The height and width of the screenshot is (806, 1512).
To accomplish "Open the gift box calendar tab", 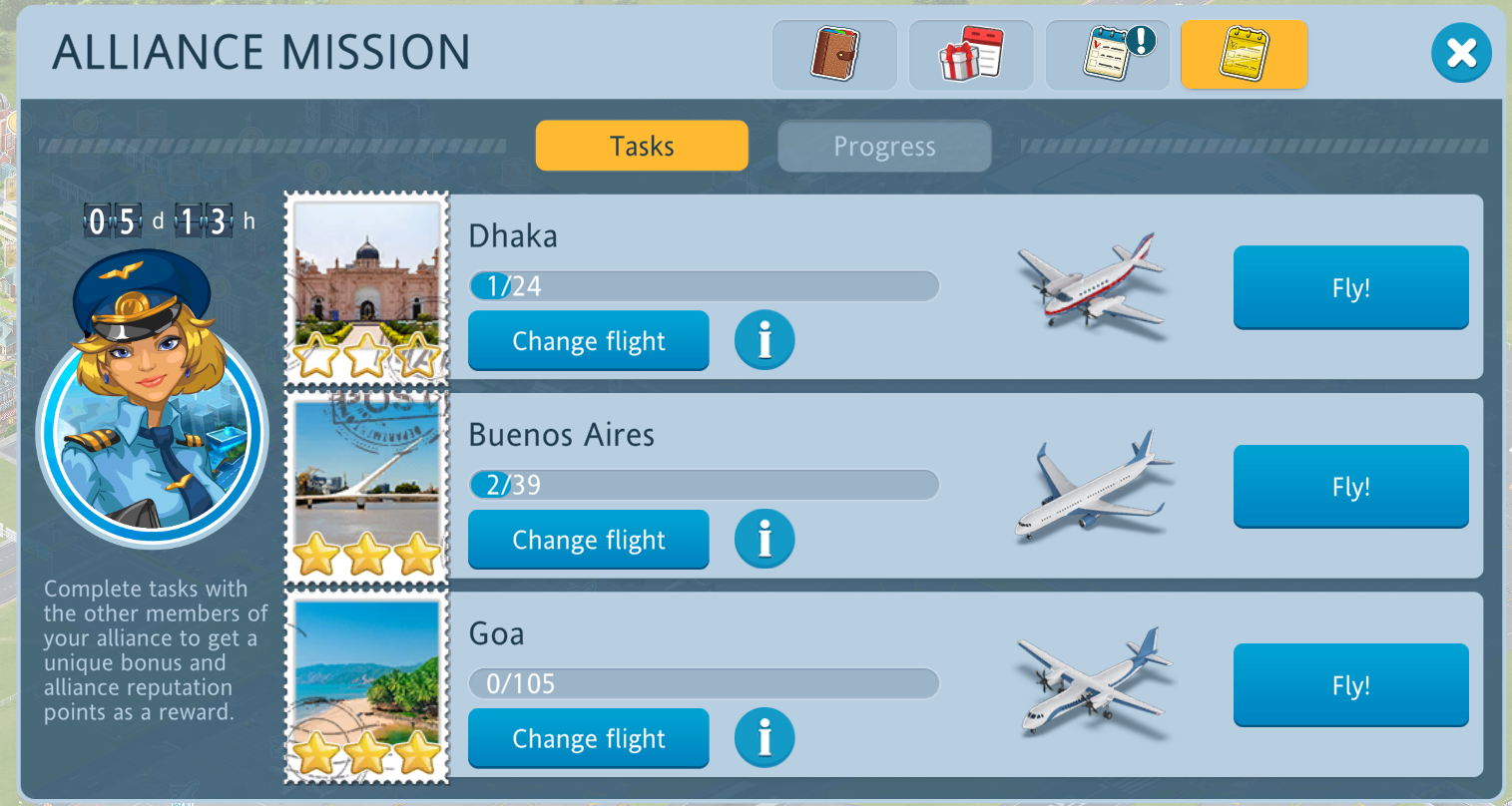I will (x=970, y=55).
